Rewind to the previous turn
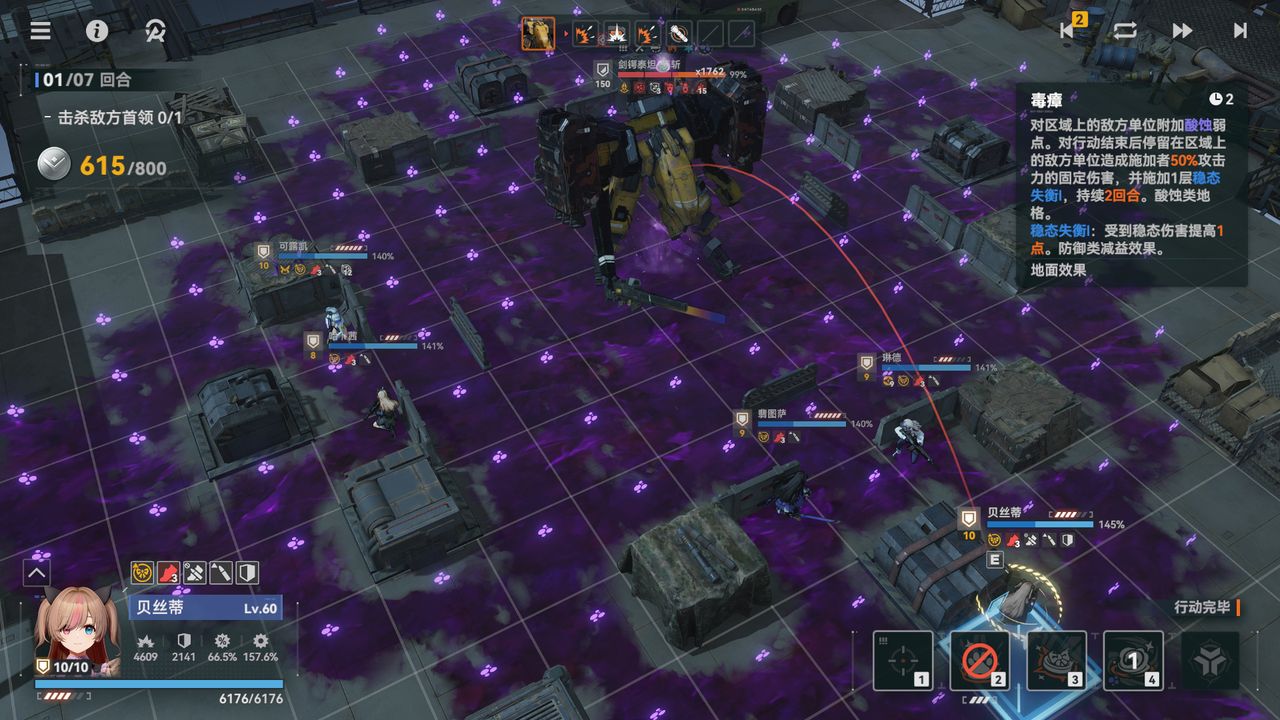The width and height of the screenshot is (1280, 720). click(x=1069, y=30)
